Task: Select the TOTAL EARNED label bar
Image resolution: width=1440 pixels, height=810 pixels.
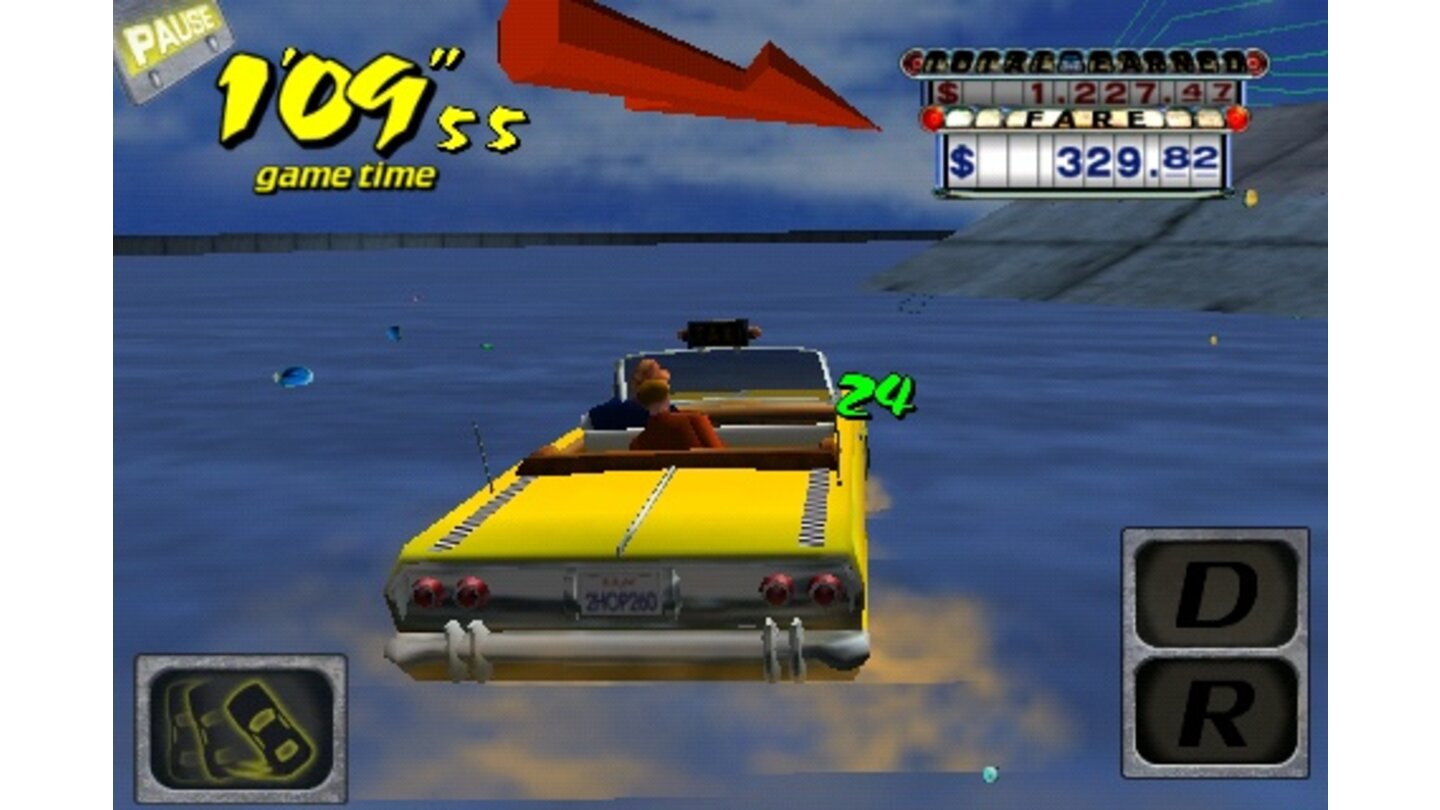Action: coord(1085,62)
